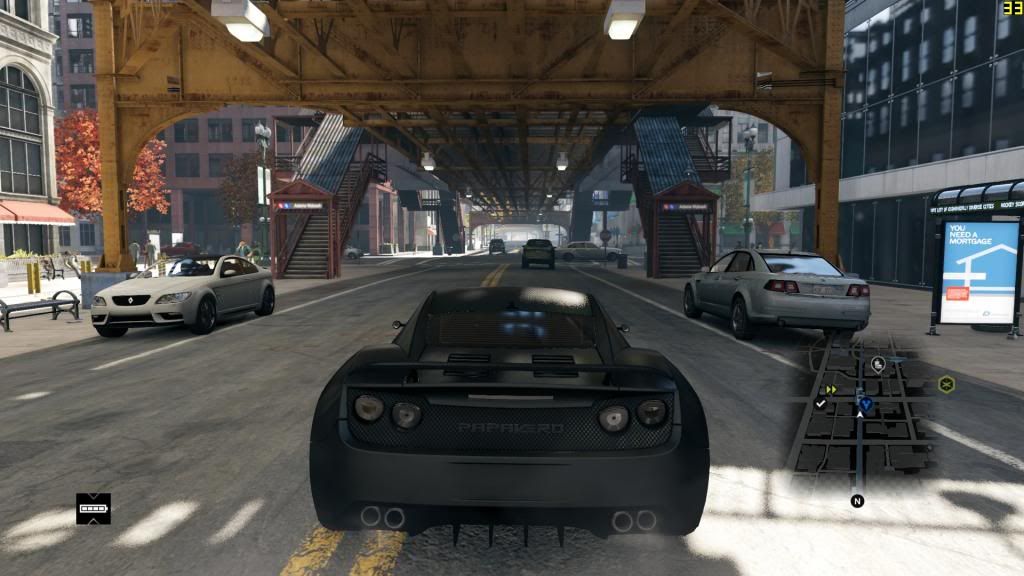Click the minimap's north compass indicator

click(x=857, y=501)
